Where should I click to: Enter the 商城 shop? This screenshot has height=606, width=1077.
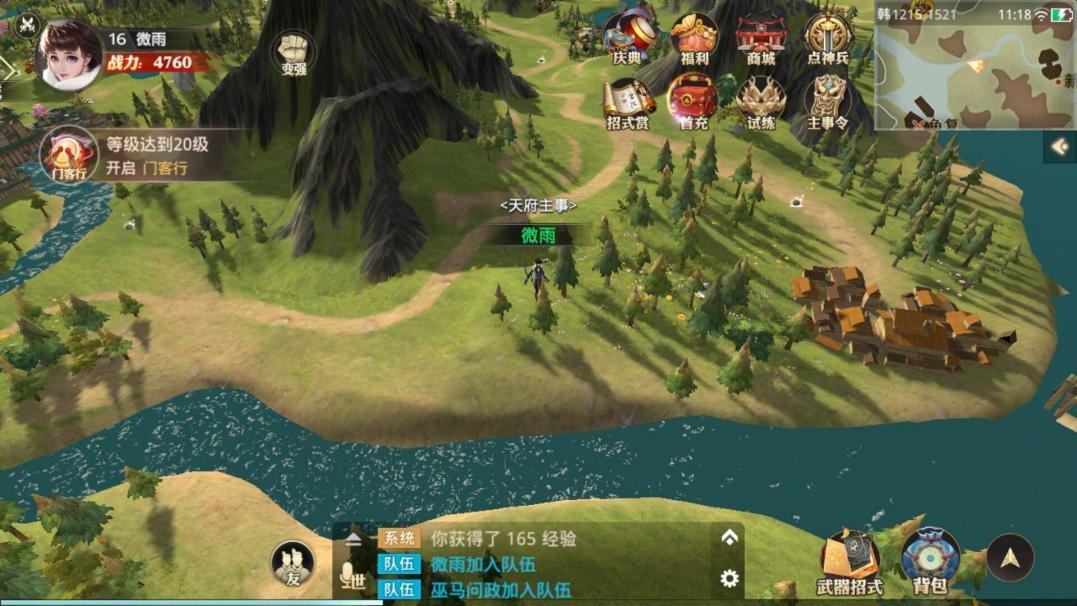click(x=761, y=38)
